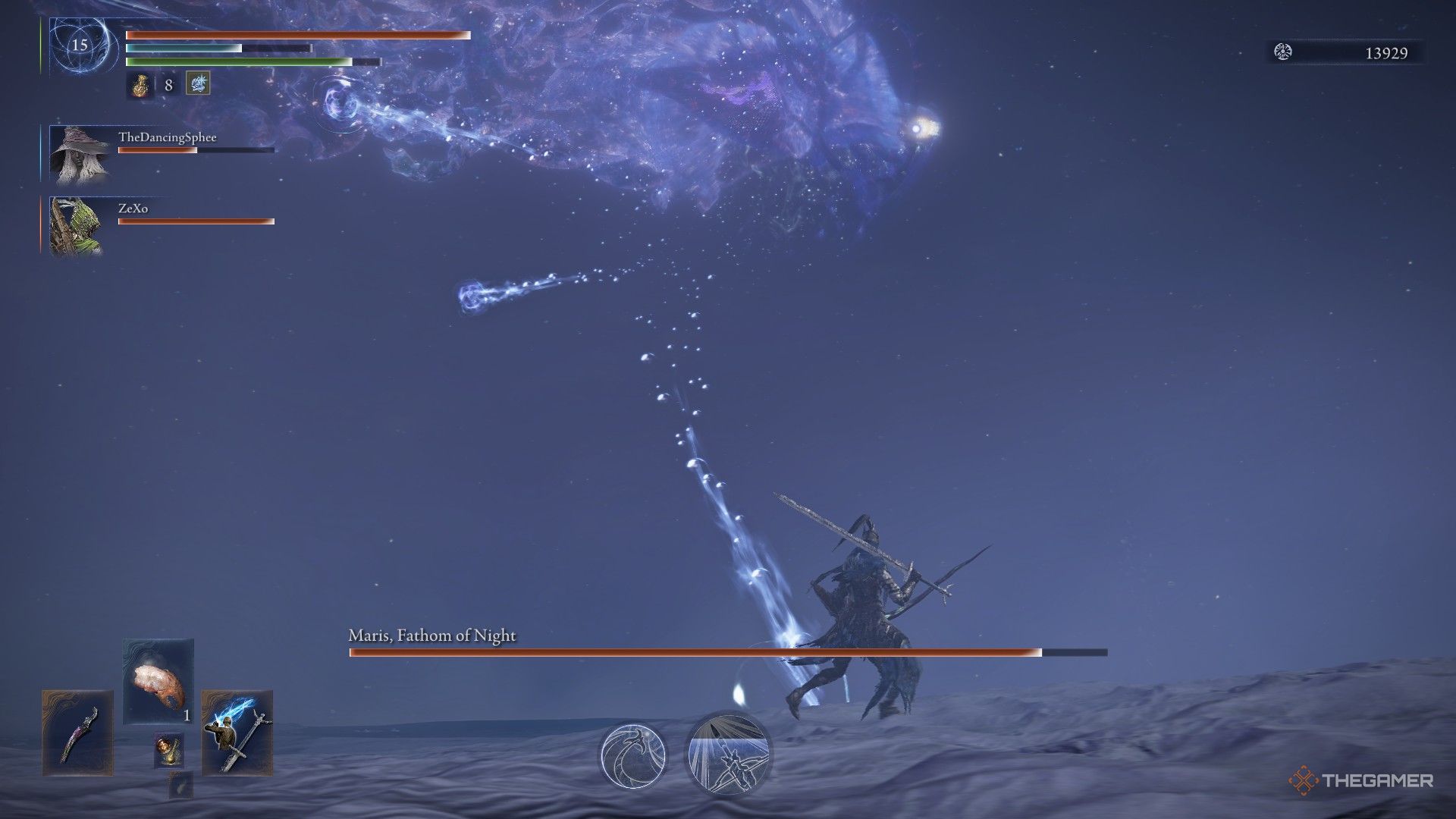1456x819 pixels.
Task: Click the level 15 status circle
Action: coord(78,45)
